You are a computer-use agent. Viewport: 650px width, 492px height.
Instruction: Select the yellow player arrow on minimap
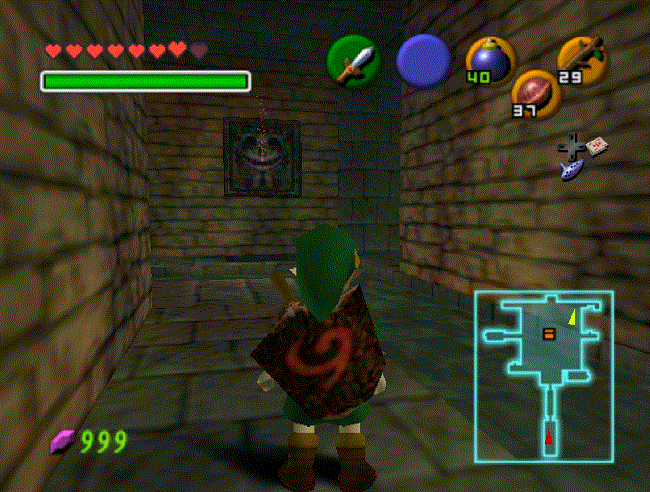pyautogui.click(x=572, y=318)
